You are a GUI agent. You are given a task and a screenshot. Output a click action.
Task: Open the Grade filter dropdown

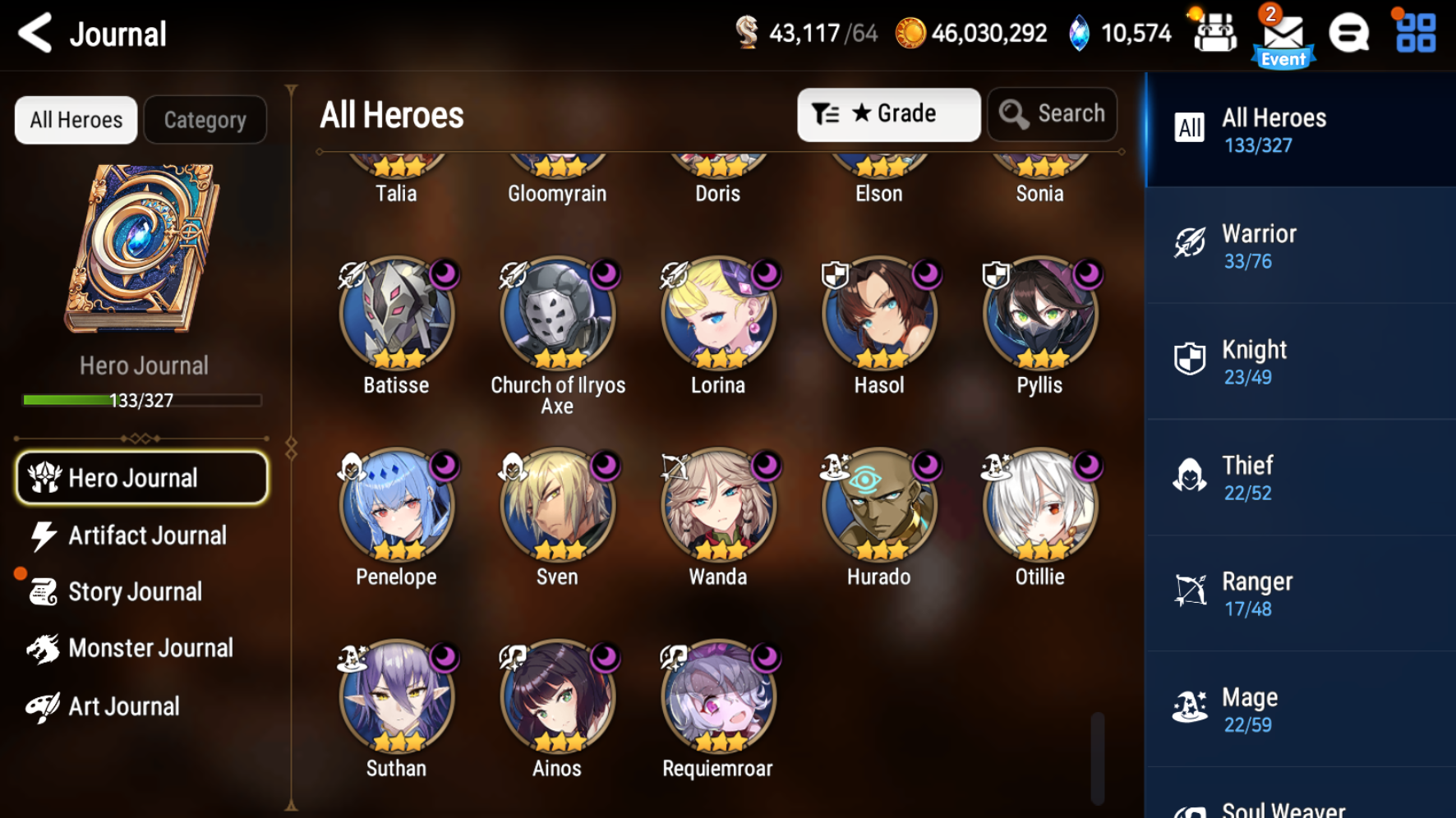coord(888,114)
